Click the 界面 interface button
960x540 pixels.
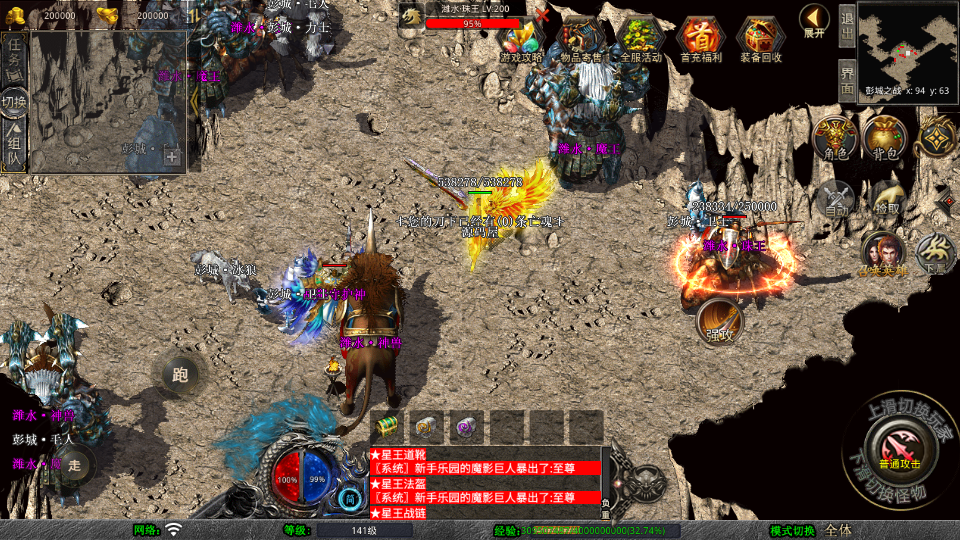coord(846,79)
